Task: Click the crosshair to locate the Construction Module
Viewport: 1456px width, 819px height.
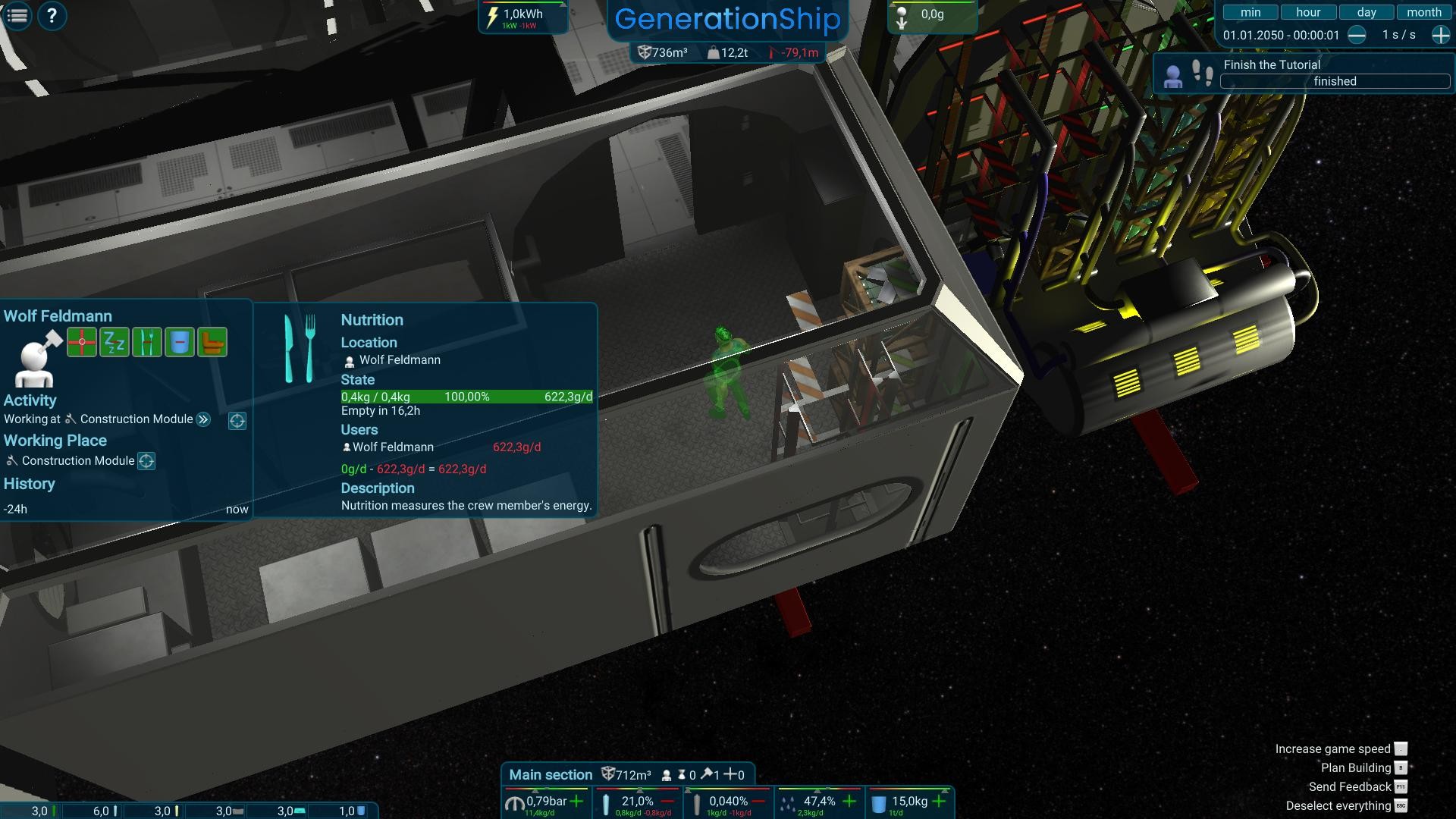Action: click(x=147, y=461)
